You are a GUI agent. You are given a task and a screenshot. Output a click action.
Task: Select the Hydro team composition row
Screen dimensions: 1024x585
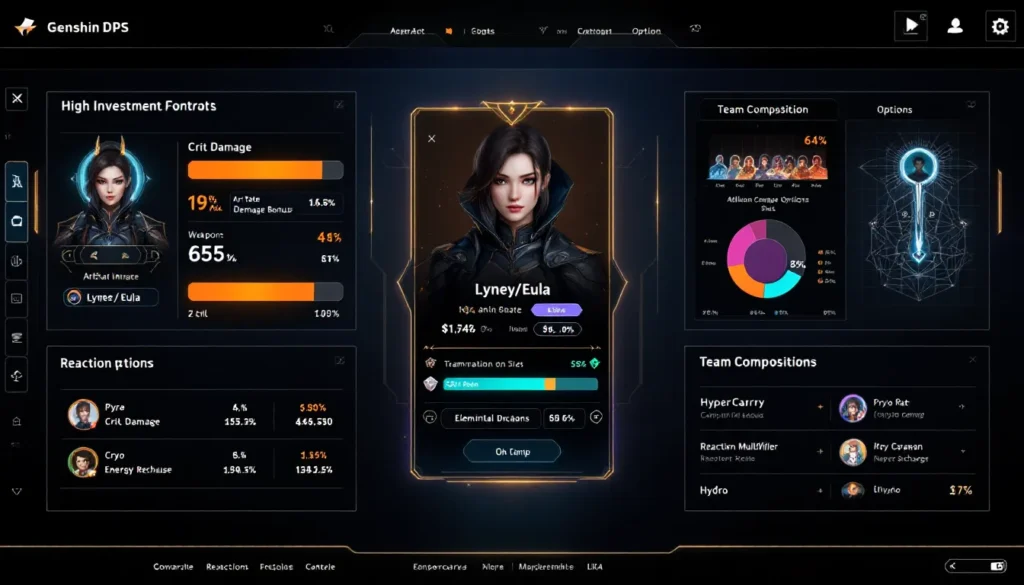(760, 491)
